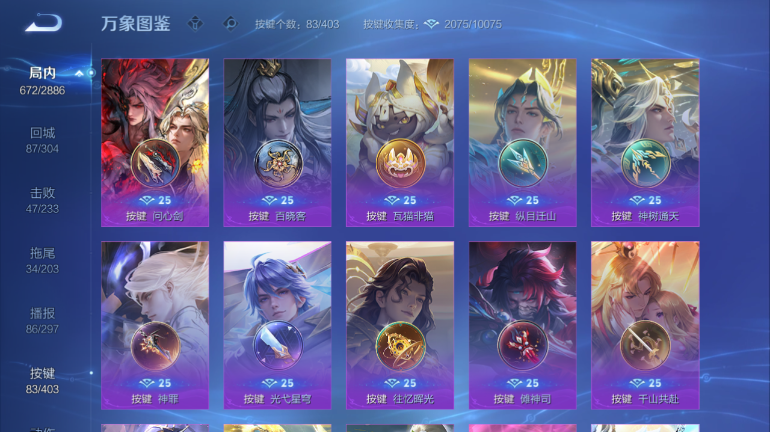Viewport: 770px width, 432px height.
Task: Open the magnifier search icon in header
Action: point(229,23)
